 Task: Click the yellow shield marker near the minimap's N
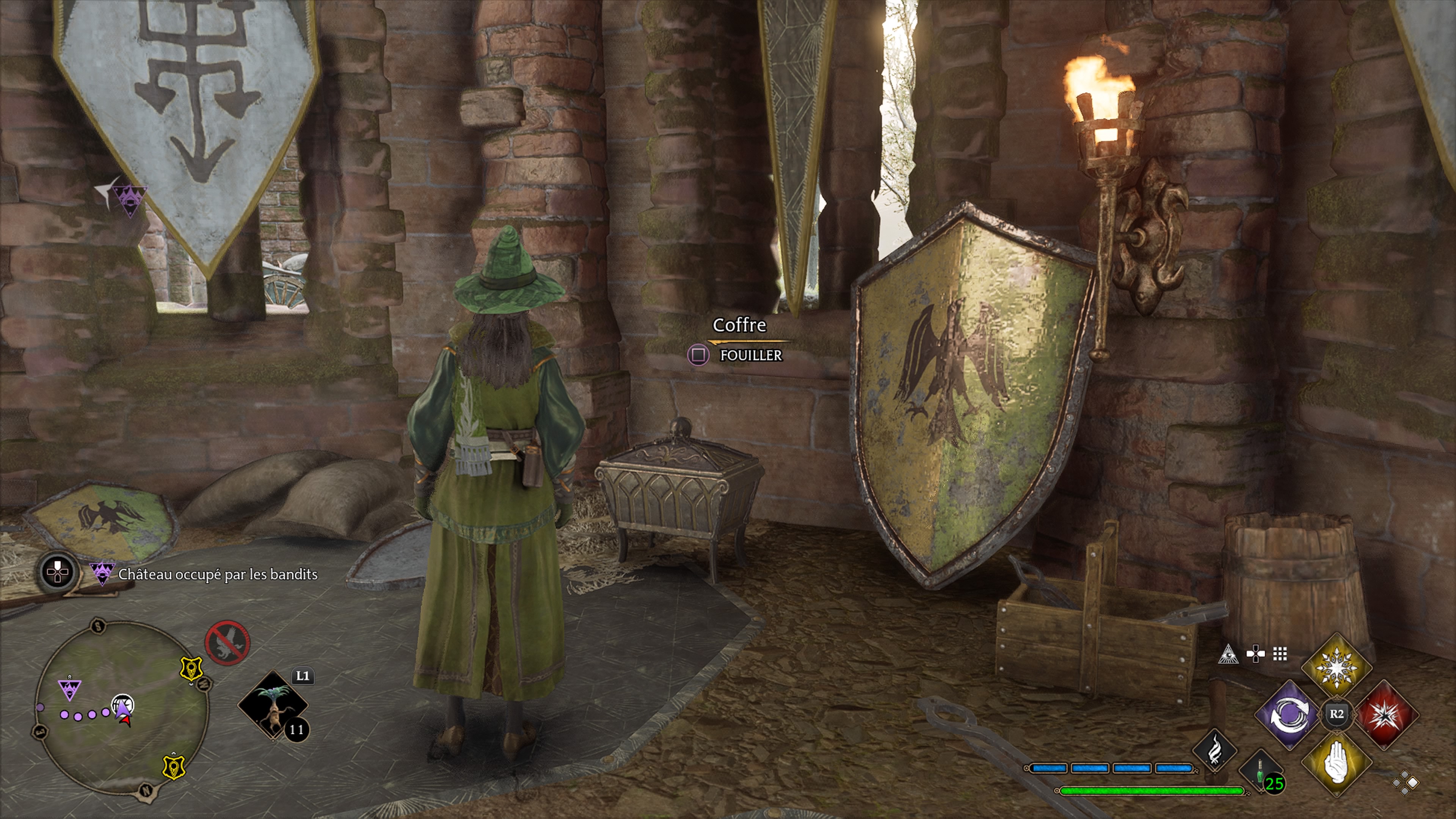click(x=174, y=766)
